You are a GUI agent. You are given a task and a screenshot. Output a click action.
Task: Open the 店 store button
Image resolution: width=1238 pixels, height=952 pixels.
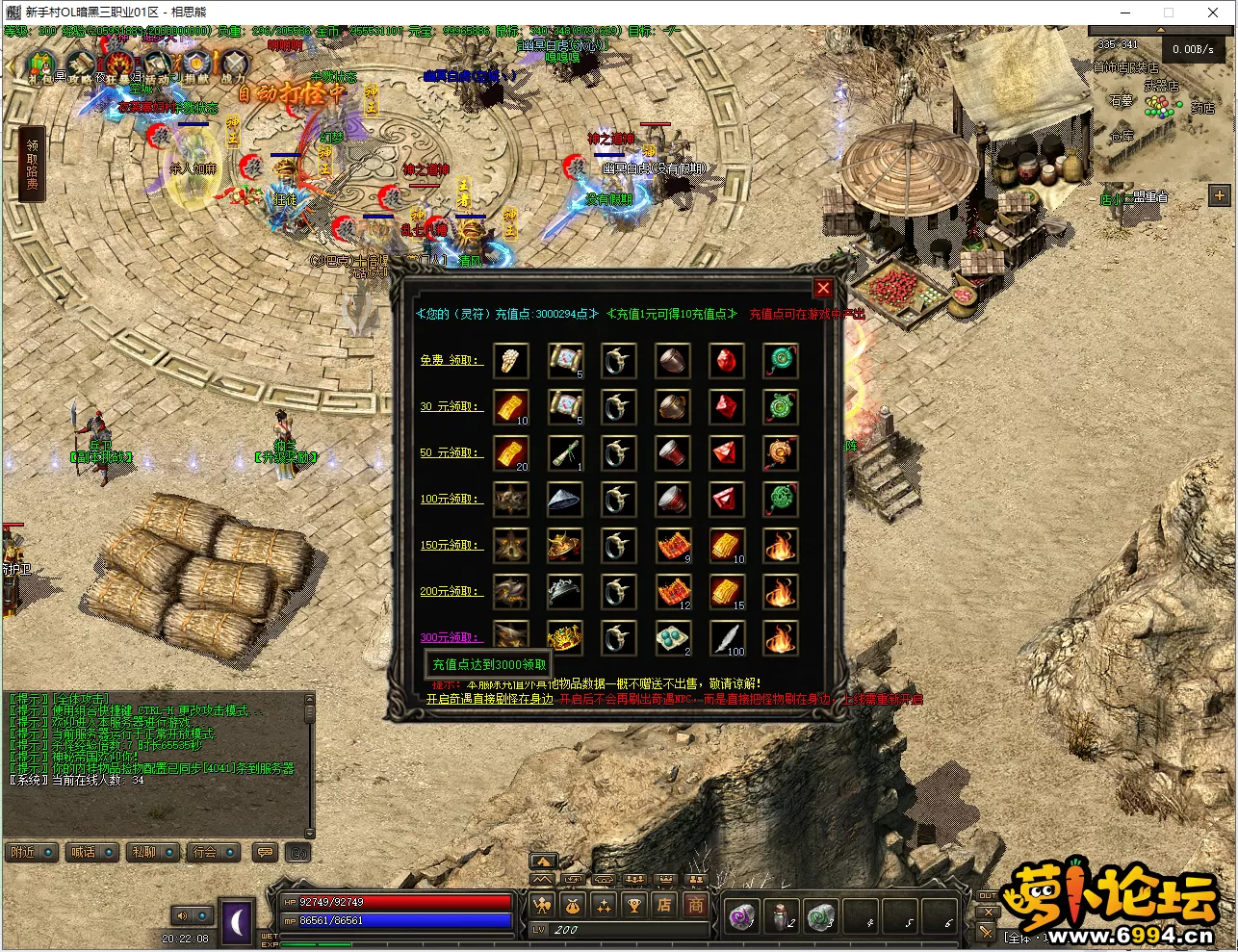coord(664,905)
